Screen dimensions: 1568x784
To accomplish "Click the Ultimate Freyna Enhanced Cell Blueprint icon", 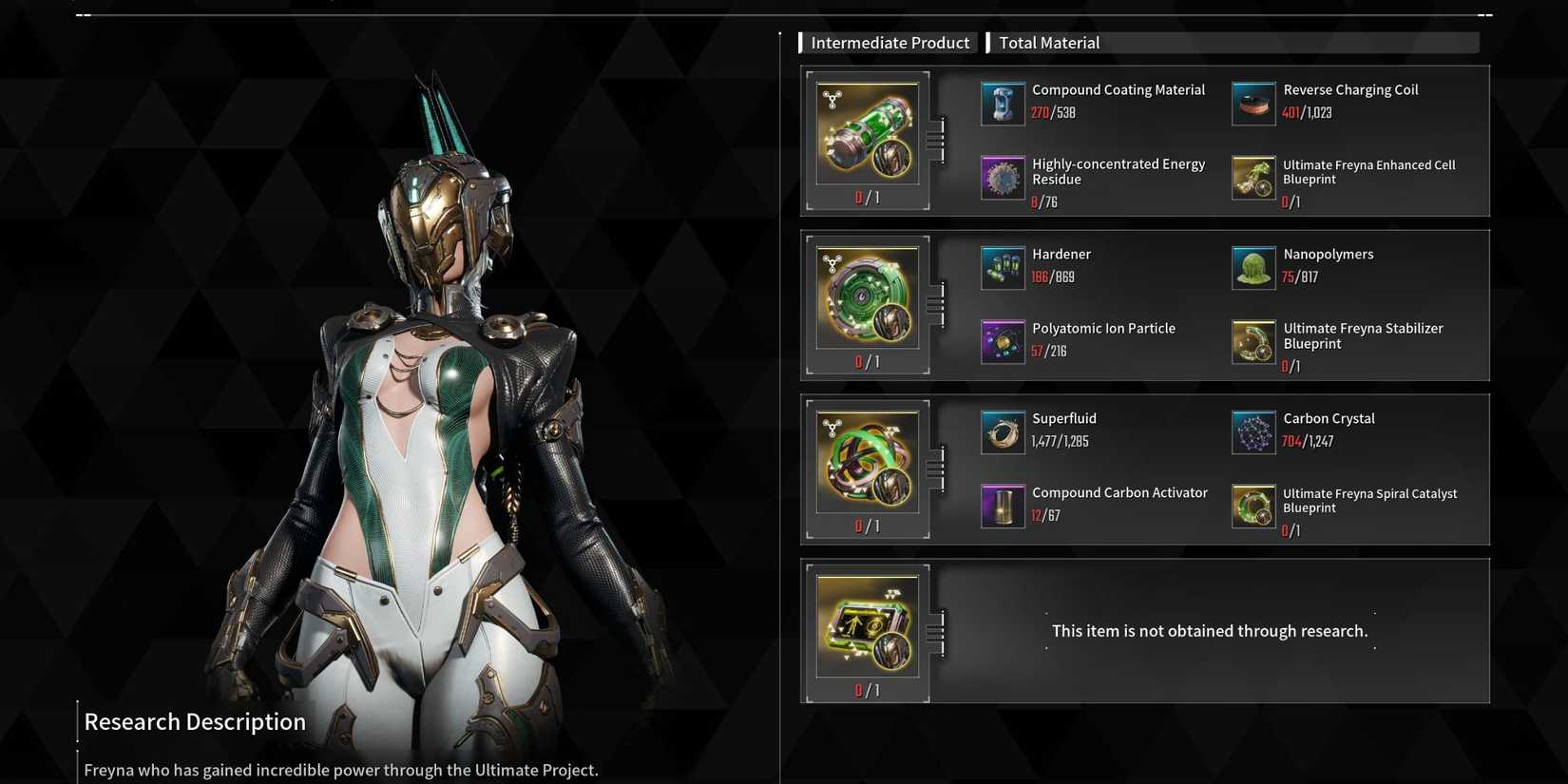I will tap(1253, 178).
